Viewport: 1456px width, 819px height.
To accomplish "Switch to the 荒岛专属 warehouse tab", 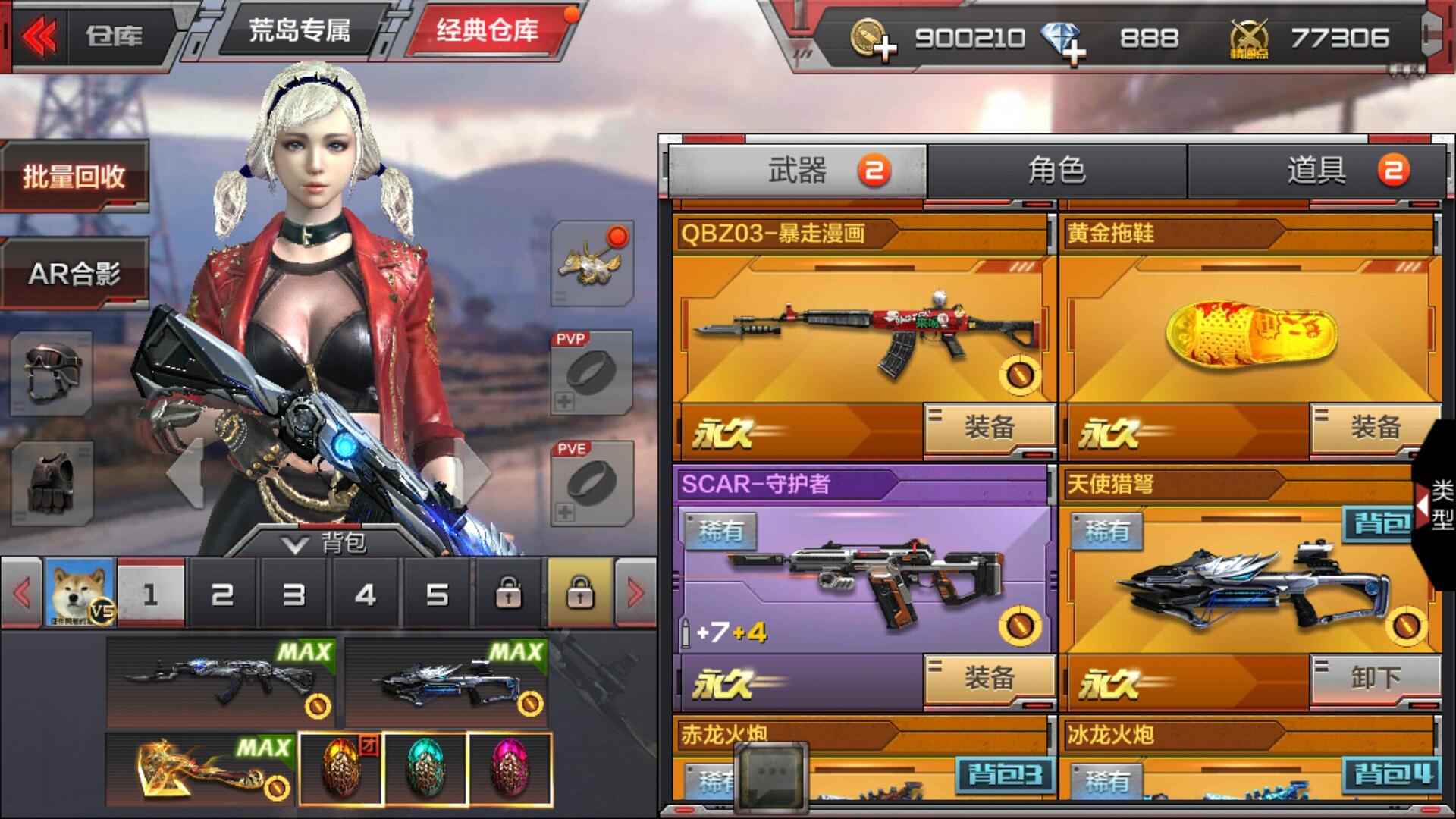I will click(300, 32).
